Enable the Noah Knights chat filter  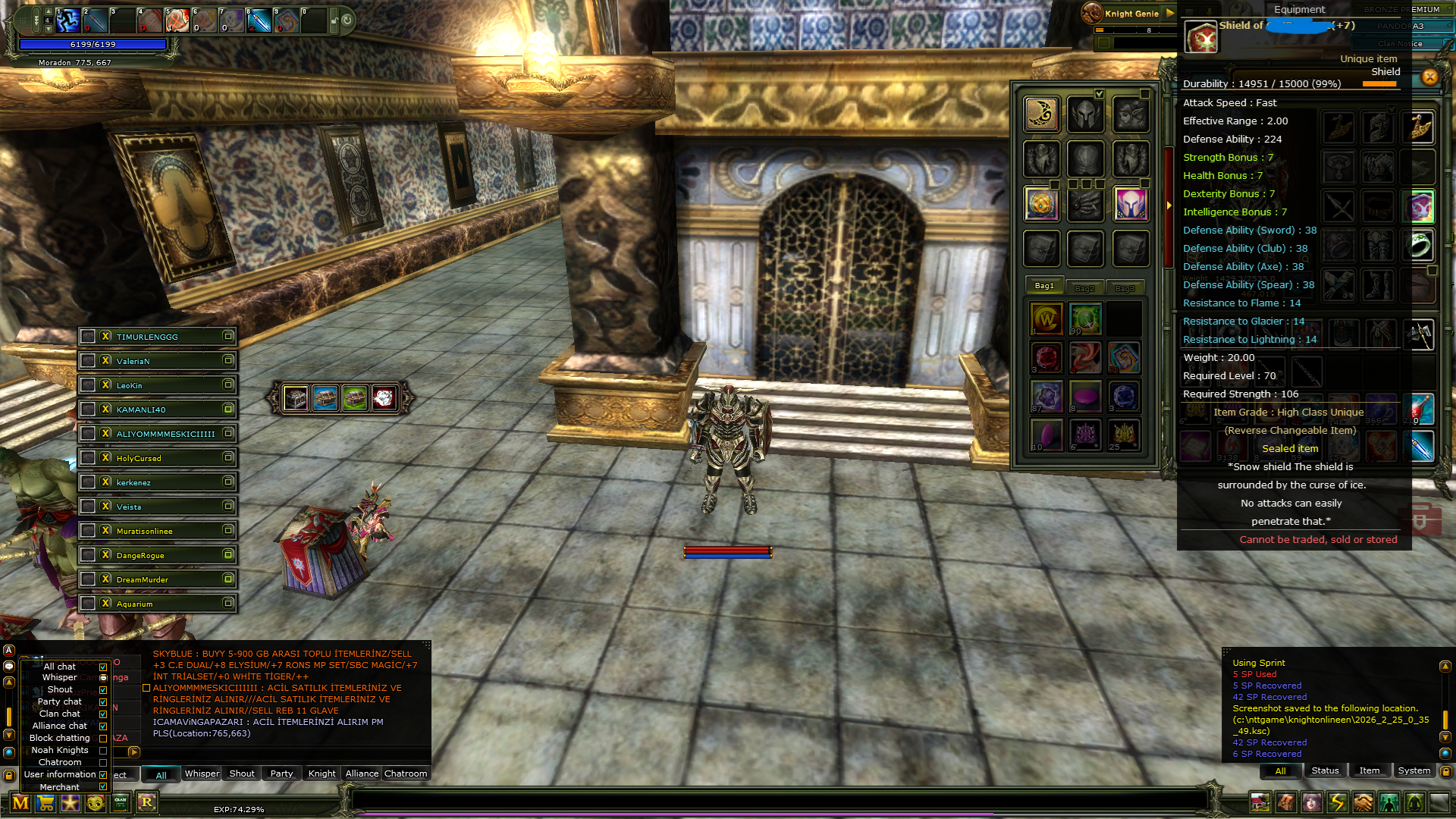(x=103, y=750)
